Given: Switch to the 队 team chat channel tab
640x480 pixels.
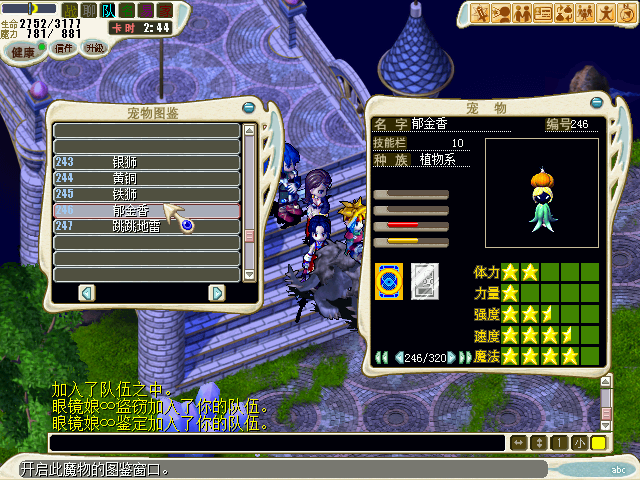Looking at the screenshot, I should [x=106, y=10].
